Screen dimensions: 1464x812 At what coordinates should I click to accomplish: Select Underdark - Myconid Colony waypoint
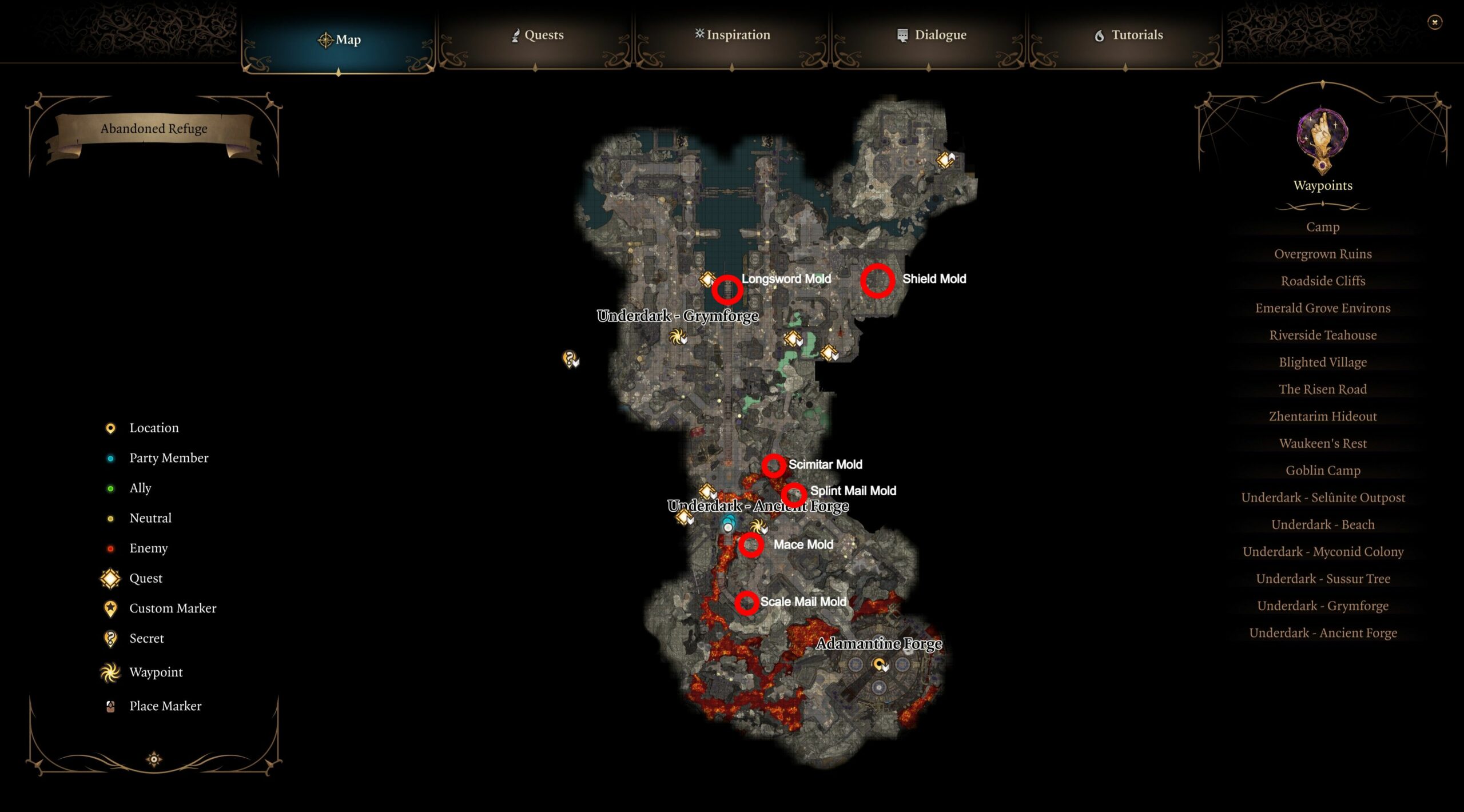(x=1322, y=552)
